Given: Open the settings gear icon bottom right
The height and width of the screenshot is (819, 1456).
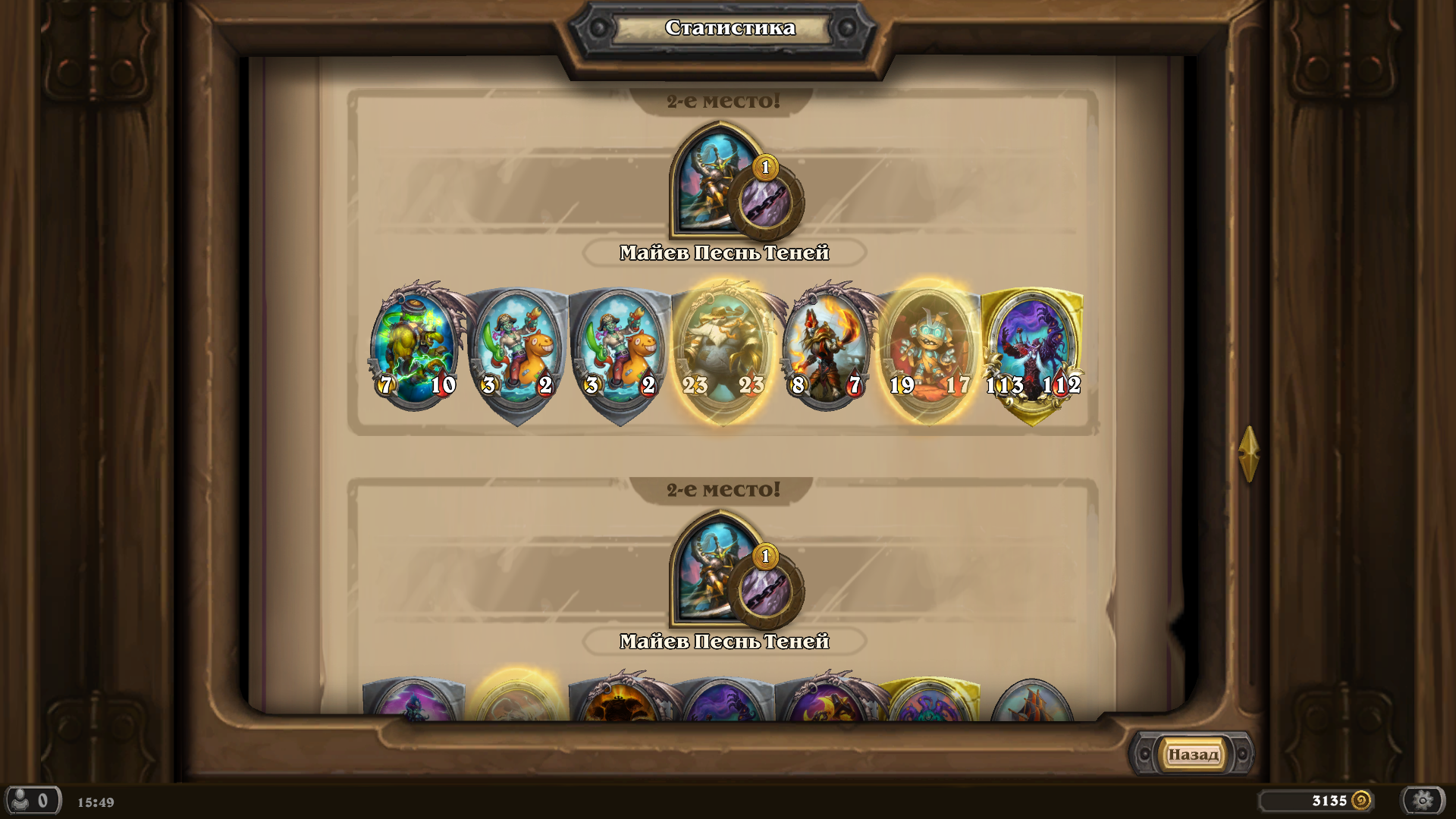Looking at the screenshot, I should coord(1424,801).
